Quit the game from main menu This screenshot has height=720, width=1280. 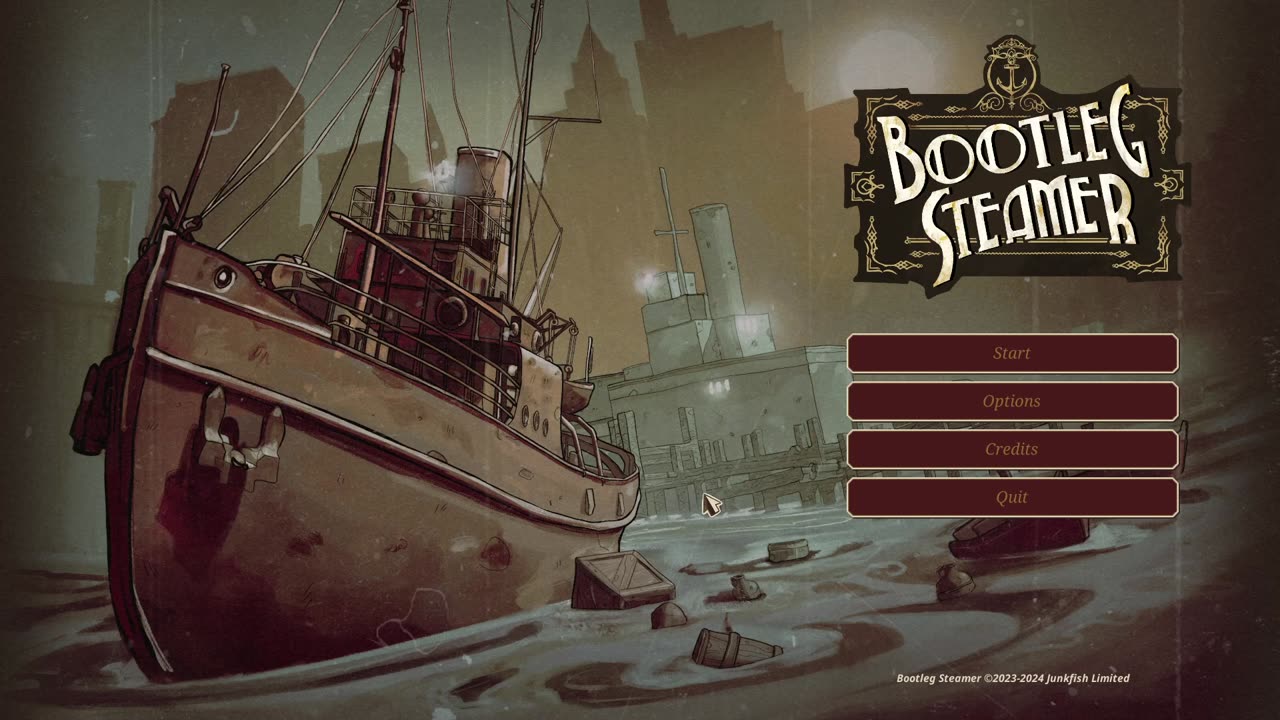[1012, 497]
